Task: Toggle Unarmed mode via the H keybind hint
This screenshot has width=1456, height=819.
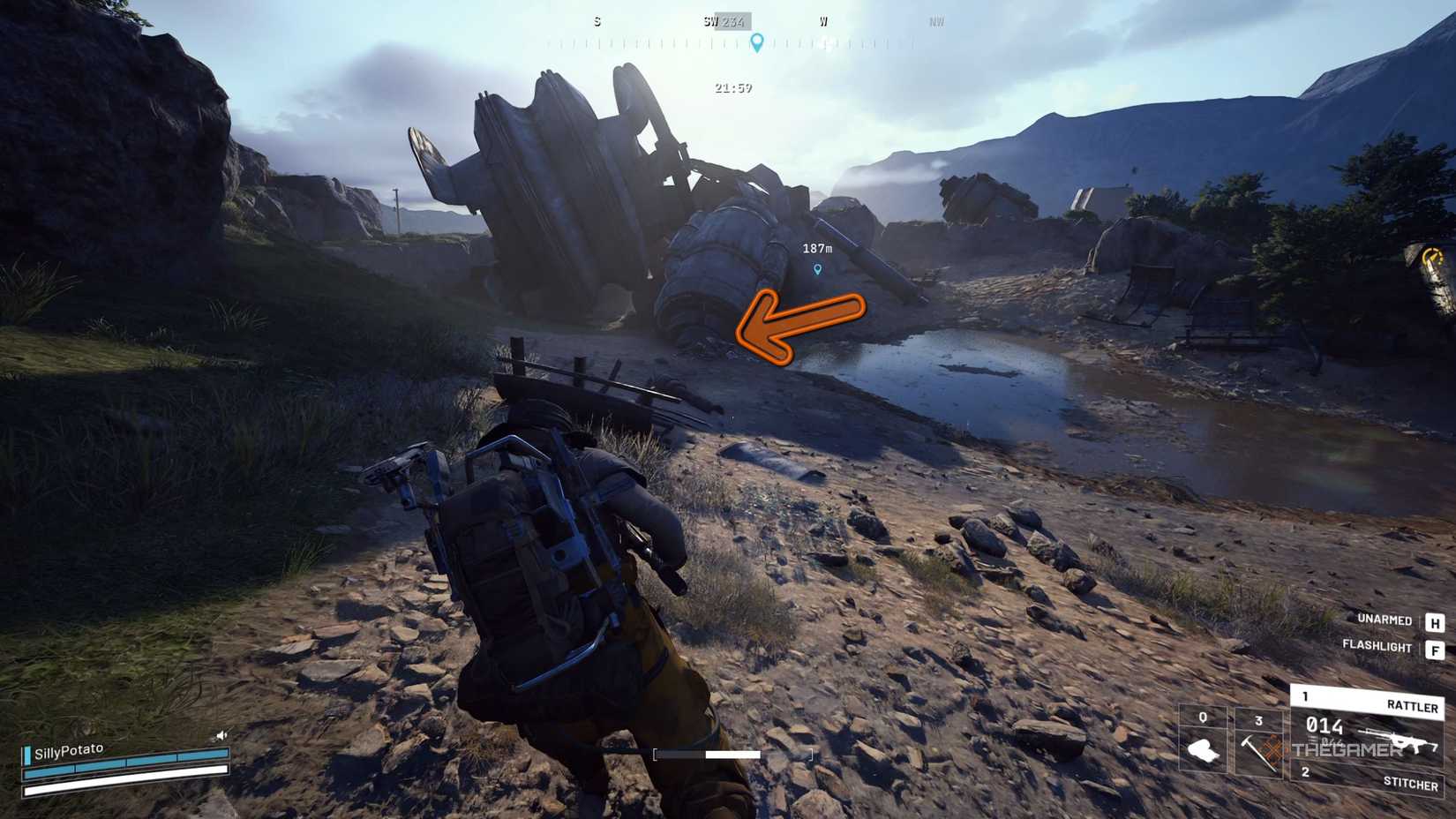Action: (x=1433, y=620)
